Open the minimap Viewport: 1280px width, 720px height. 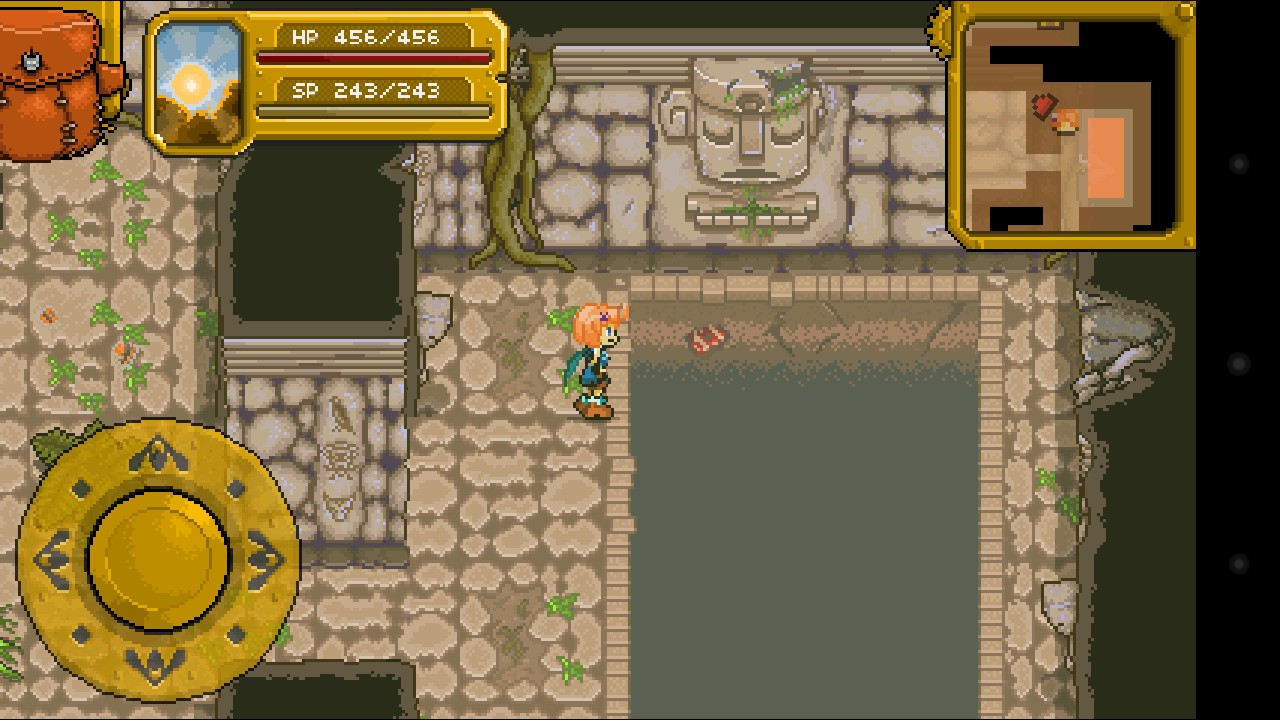[1070, 125]
